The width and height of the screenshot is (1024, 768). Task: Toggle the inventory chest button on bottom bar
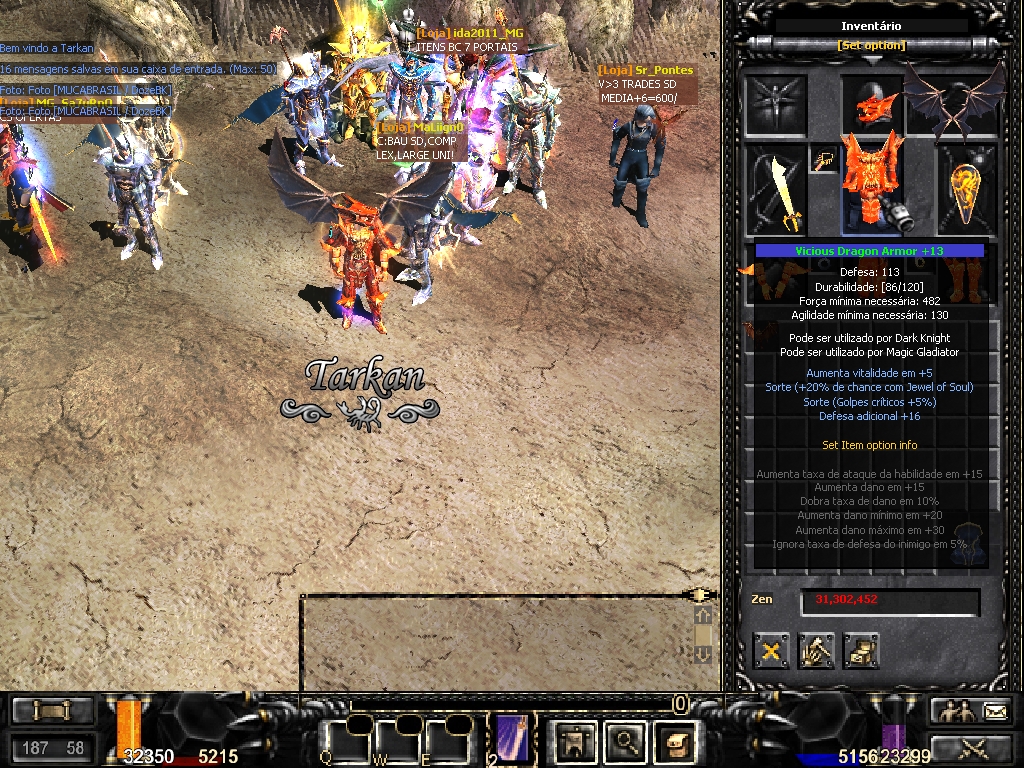676,741
